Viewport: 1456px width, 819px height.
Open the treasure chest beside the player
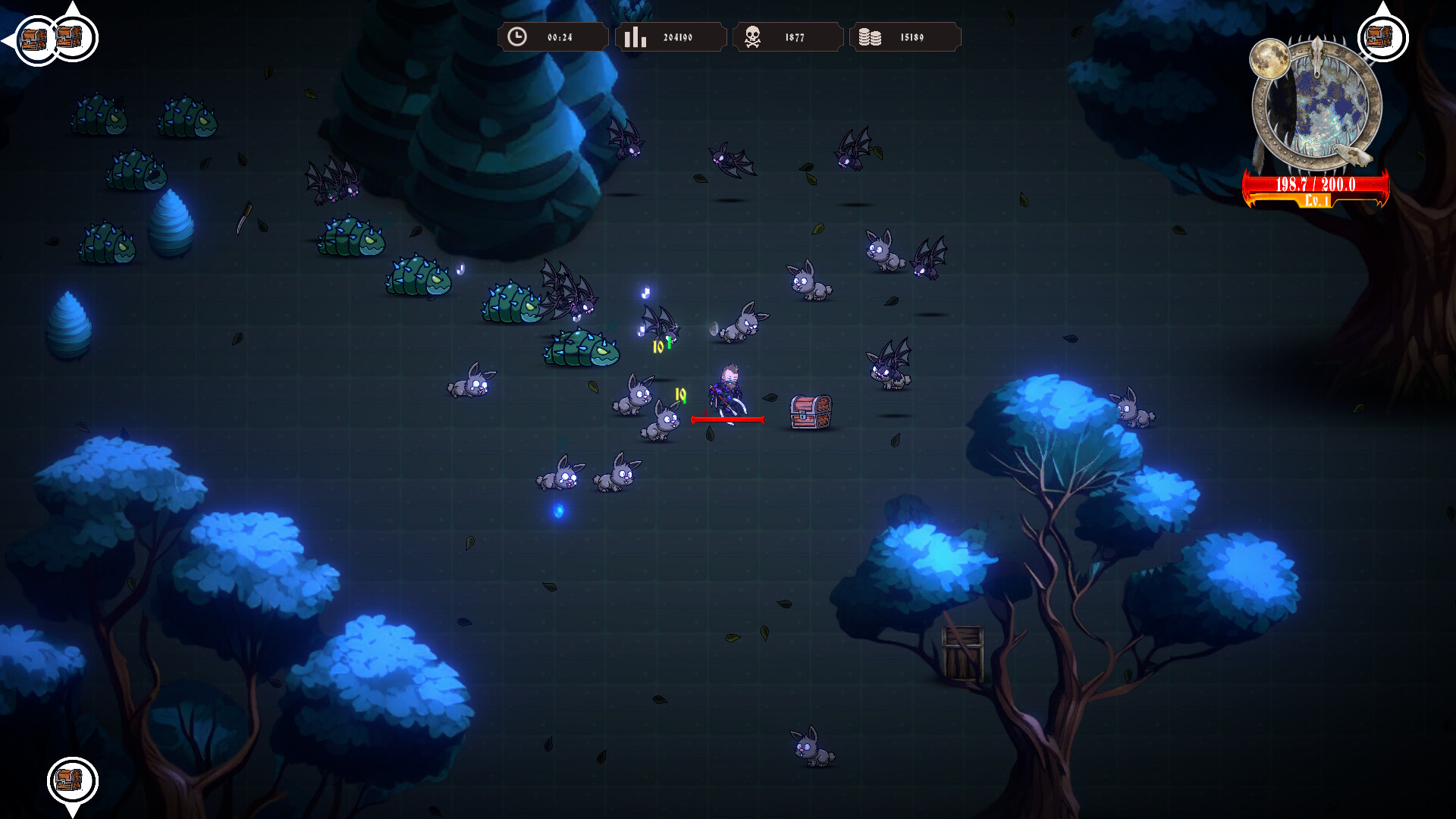pos(809,411)
